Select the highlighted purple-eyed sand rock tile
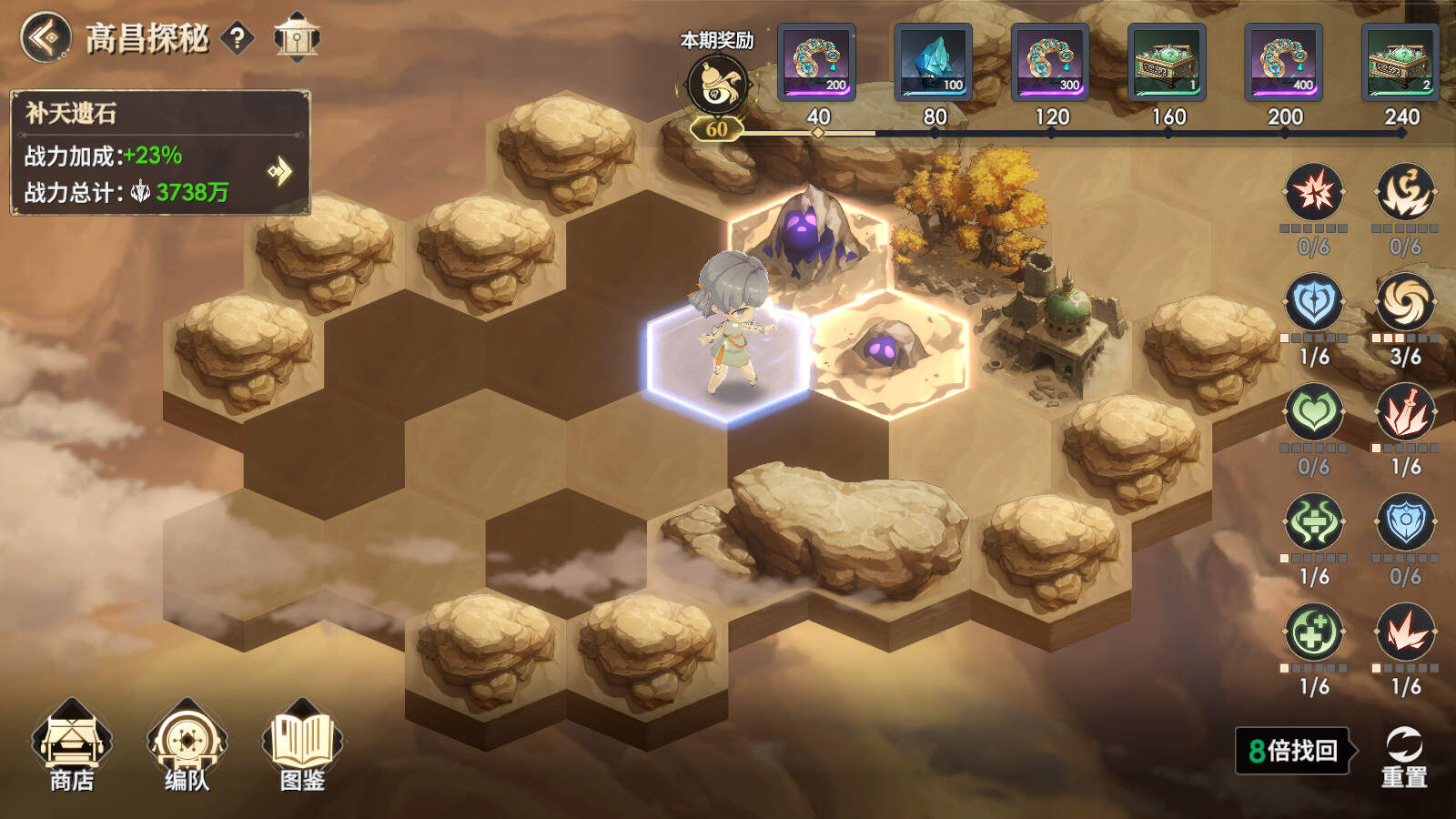 point(888,355)
